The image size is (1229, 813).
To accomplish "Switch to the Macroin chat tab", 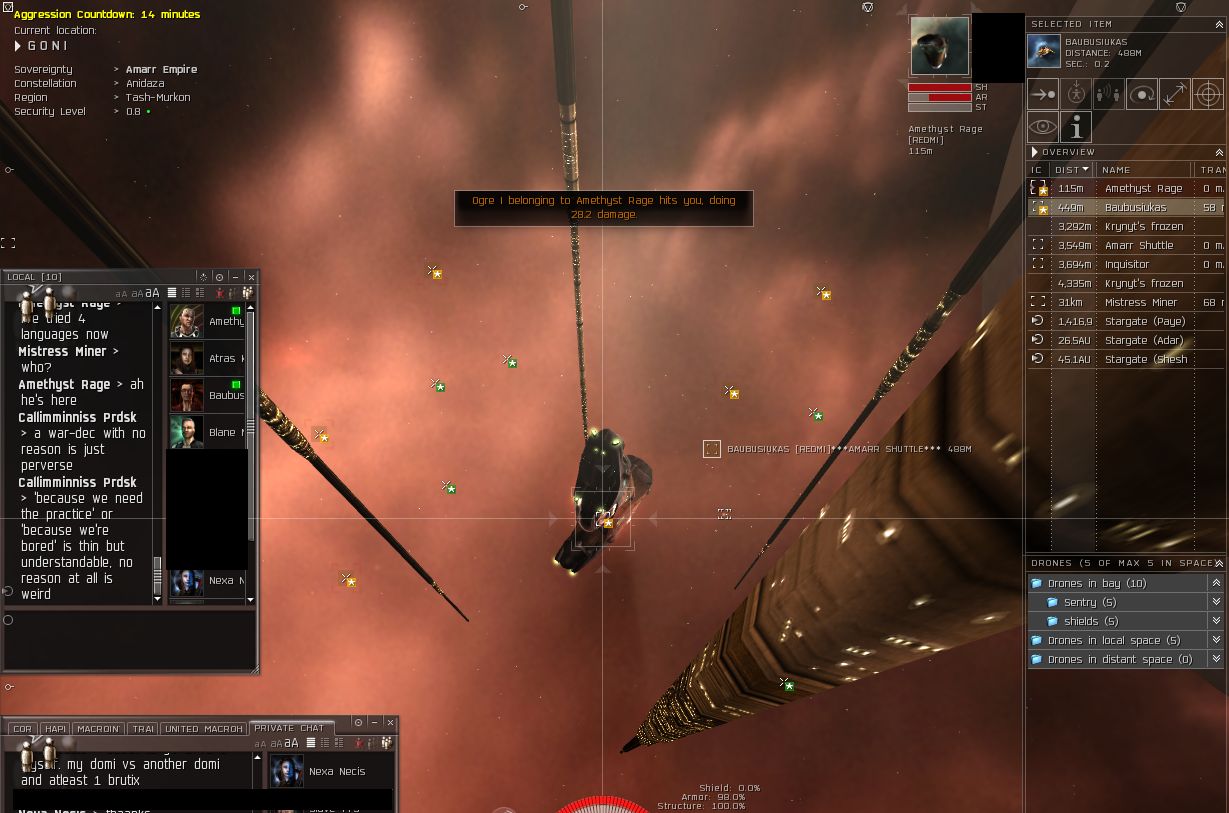I will 98,729.
